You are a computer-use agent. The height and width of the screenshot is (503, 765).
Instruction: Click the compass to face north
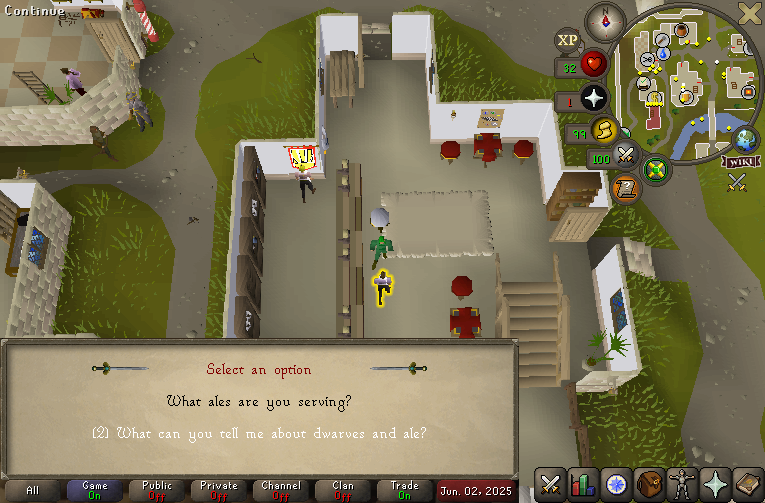[606, 18]
